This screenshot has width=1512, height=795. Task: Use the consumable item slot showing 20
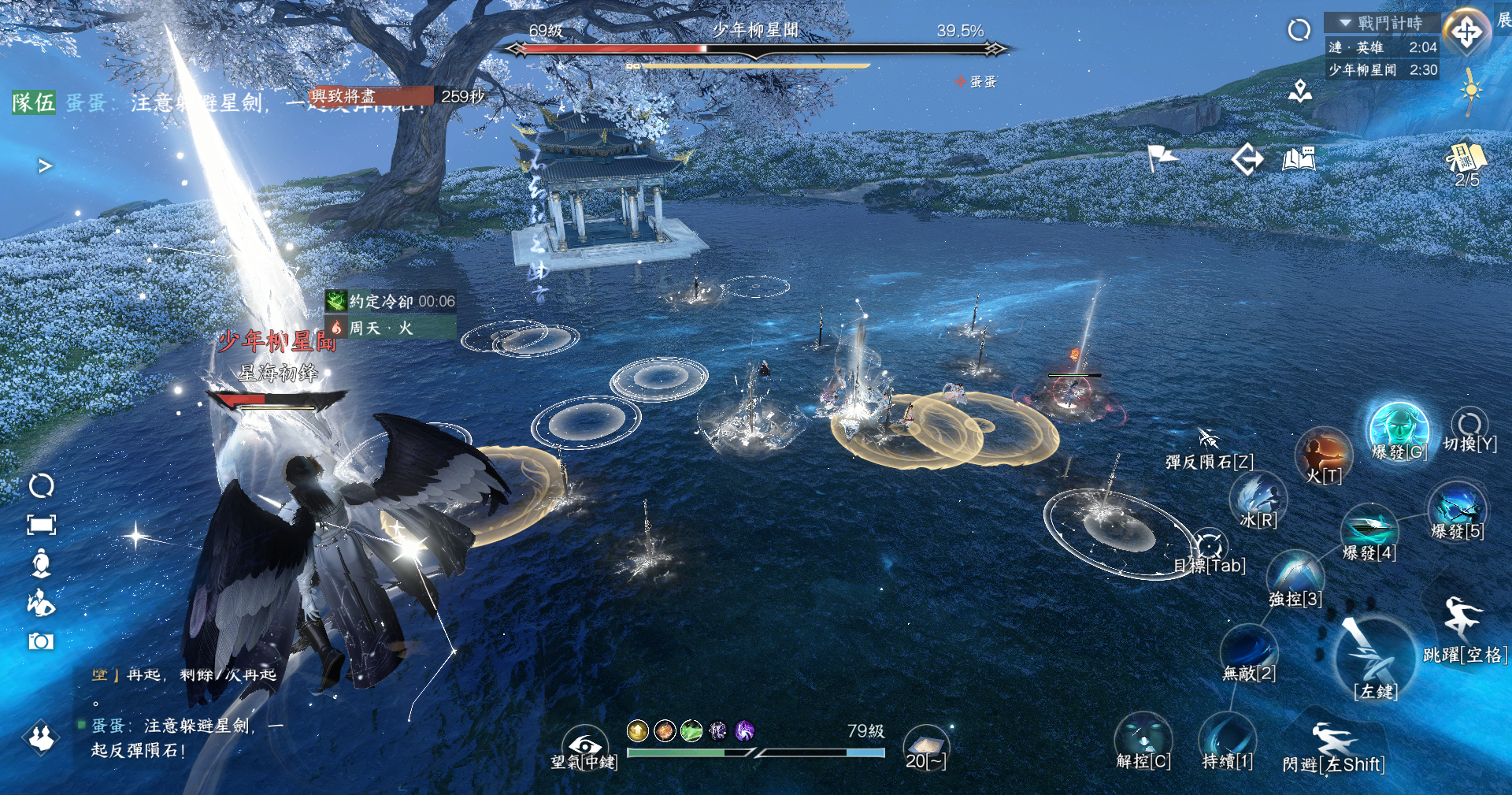(x=925, y=745)
